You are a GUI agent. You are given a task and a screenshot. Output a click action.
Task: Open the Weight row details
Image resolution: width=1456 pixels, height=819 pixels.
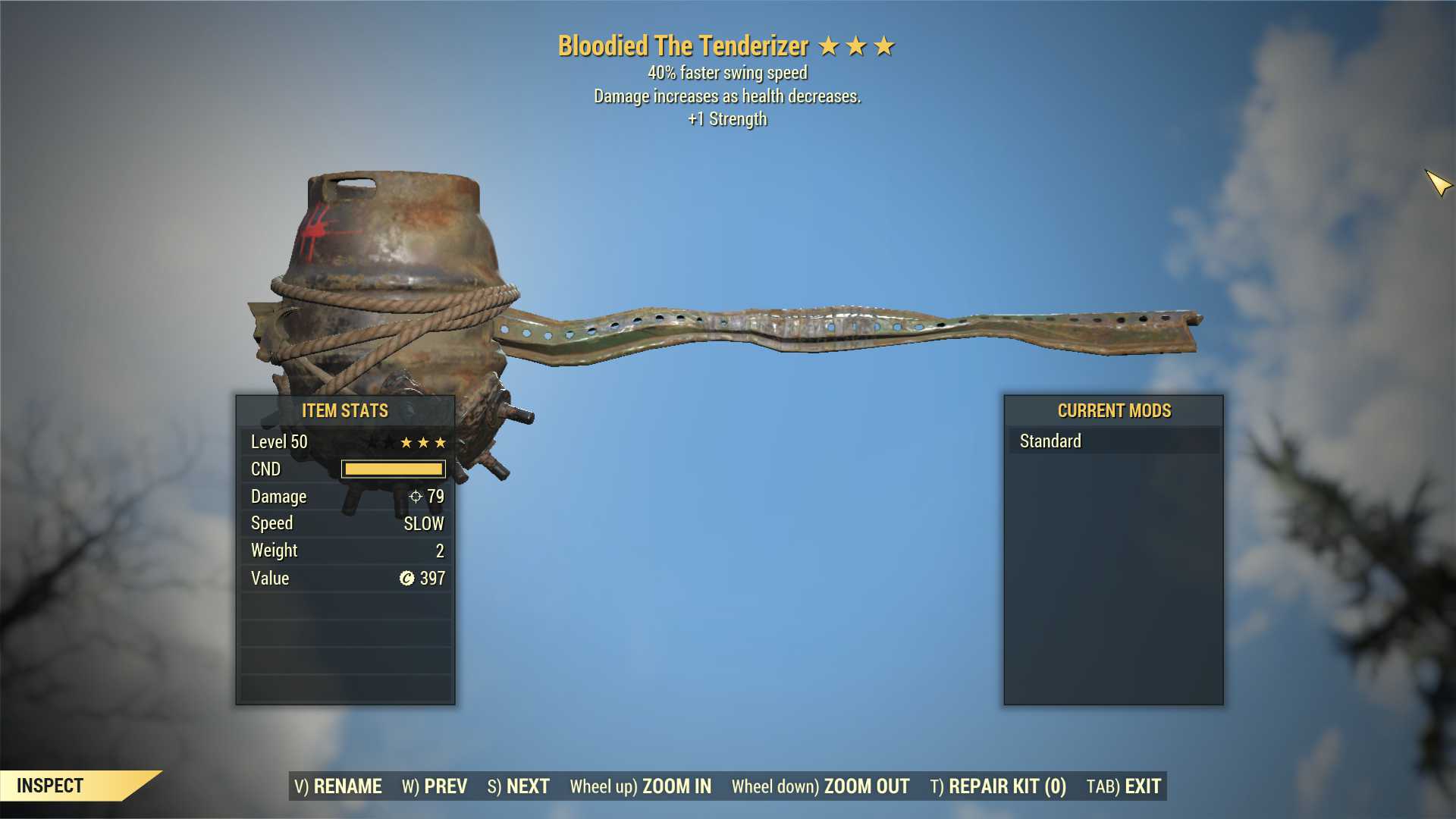(345, 551)
